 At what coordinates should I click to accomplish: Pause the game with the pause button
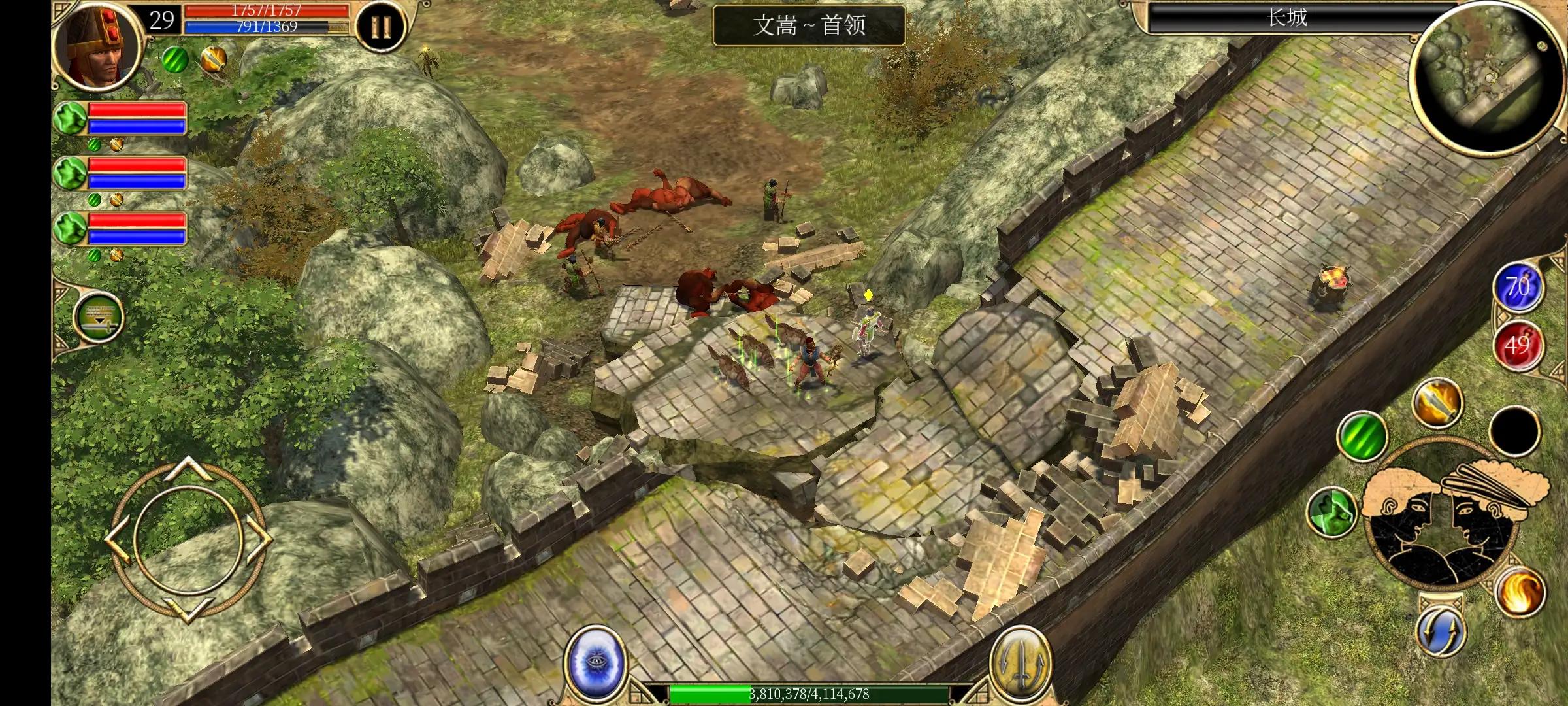[x=381, y=27]
